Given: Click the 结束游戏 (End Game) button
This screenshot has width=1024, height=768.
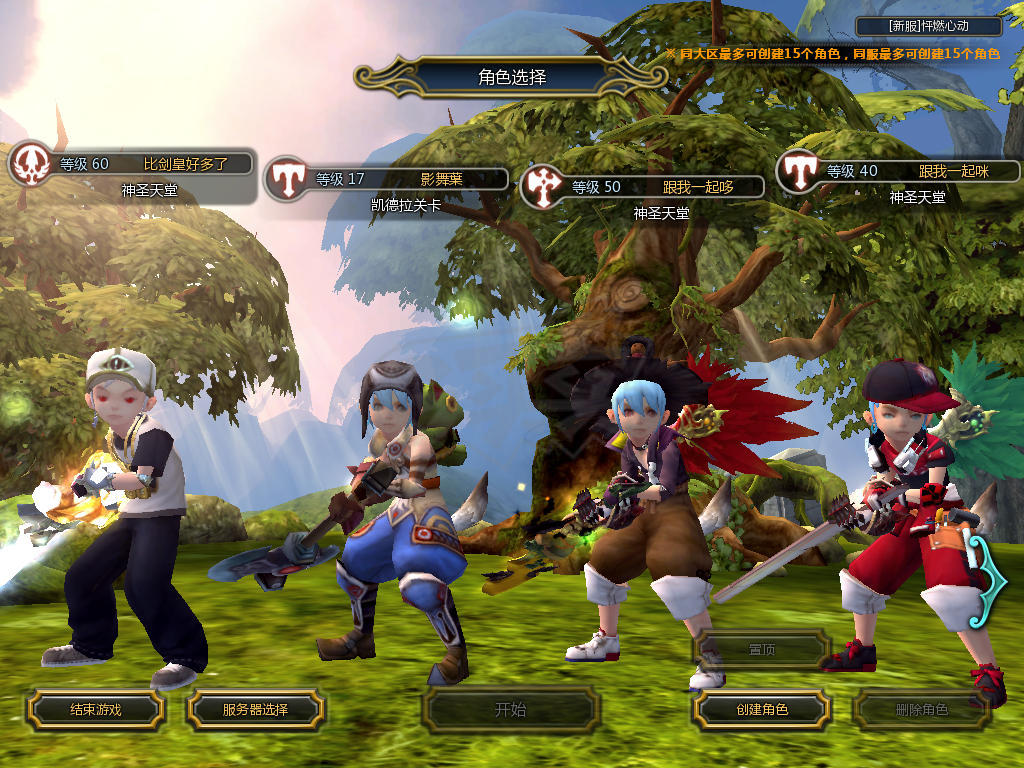Looking at the screenshot, I should [x=95, y=710].
